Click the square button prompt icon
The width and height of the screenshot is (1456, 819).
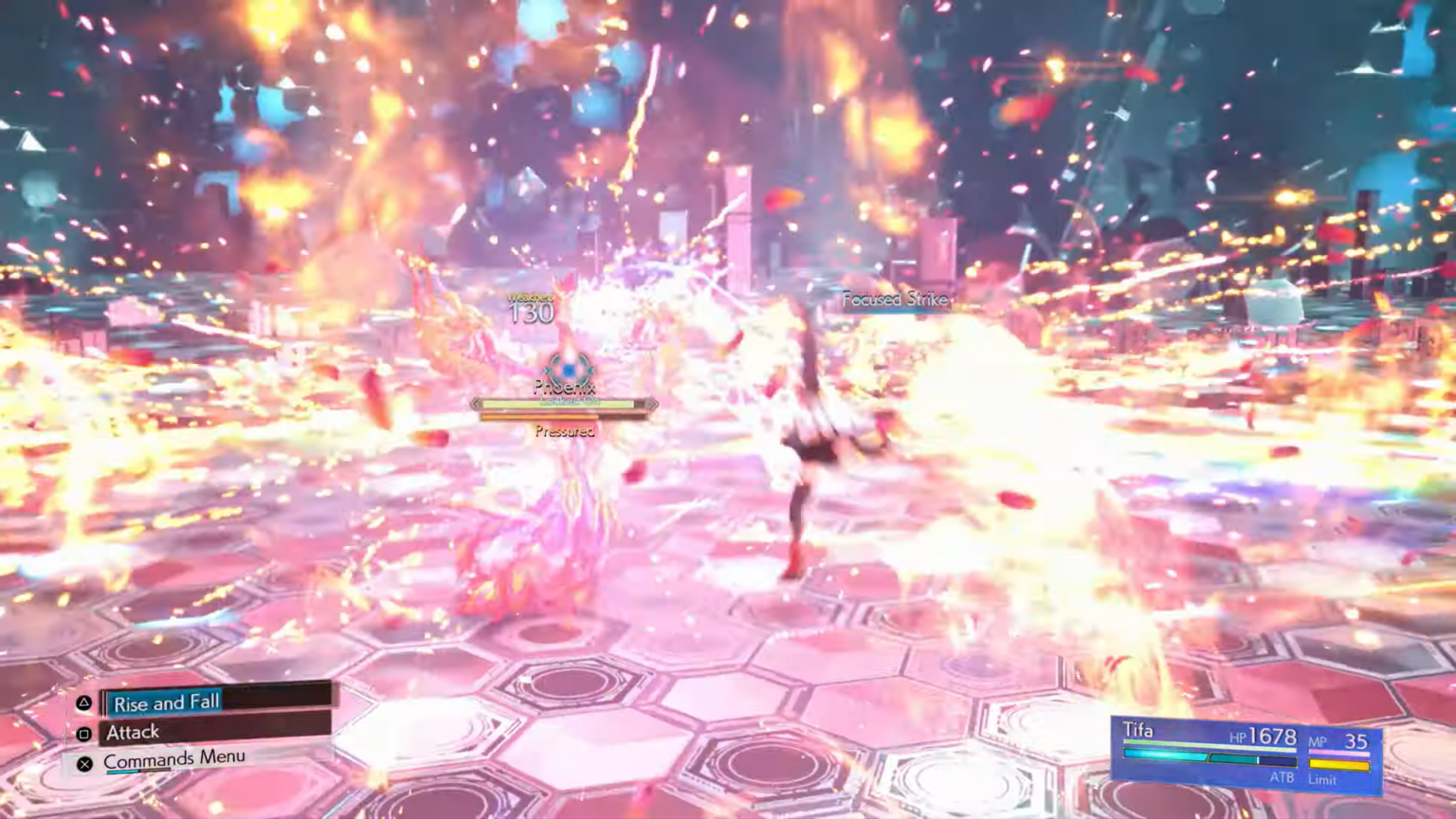pos(83,732)
